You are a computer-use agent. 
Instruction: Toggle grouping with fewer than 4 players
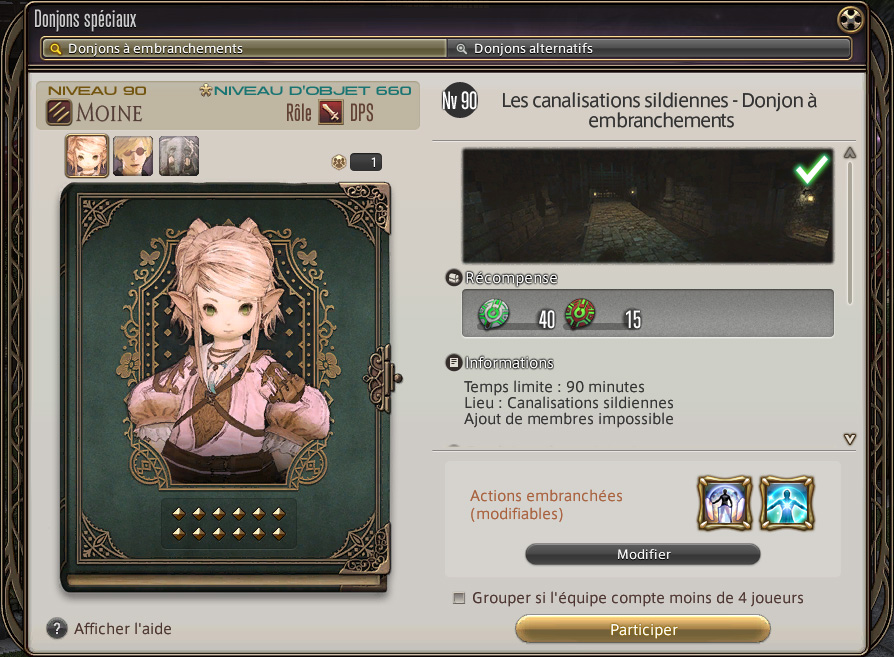(x=459, y=598)
